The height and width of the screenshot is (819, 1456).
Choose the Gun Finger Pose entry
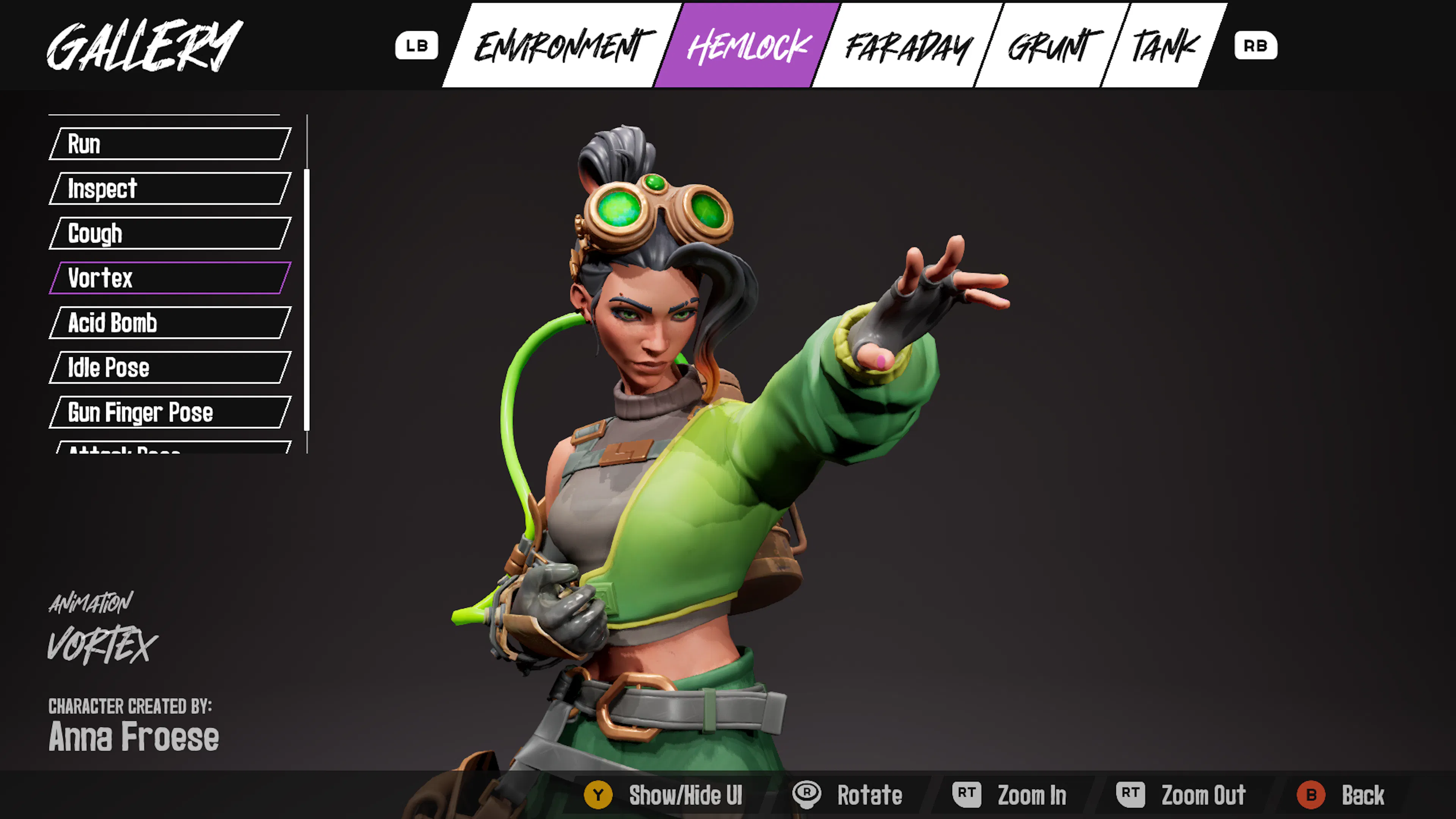pyautogui.click(x=169, y=412)
